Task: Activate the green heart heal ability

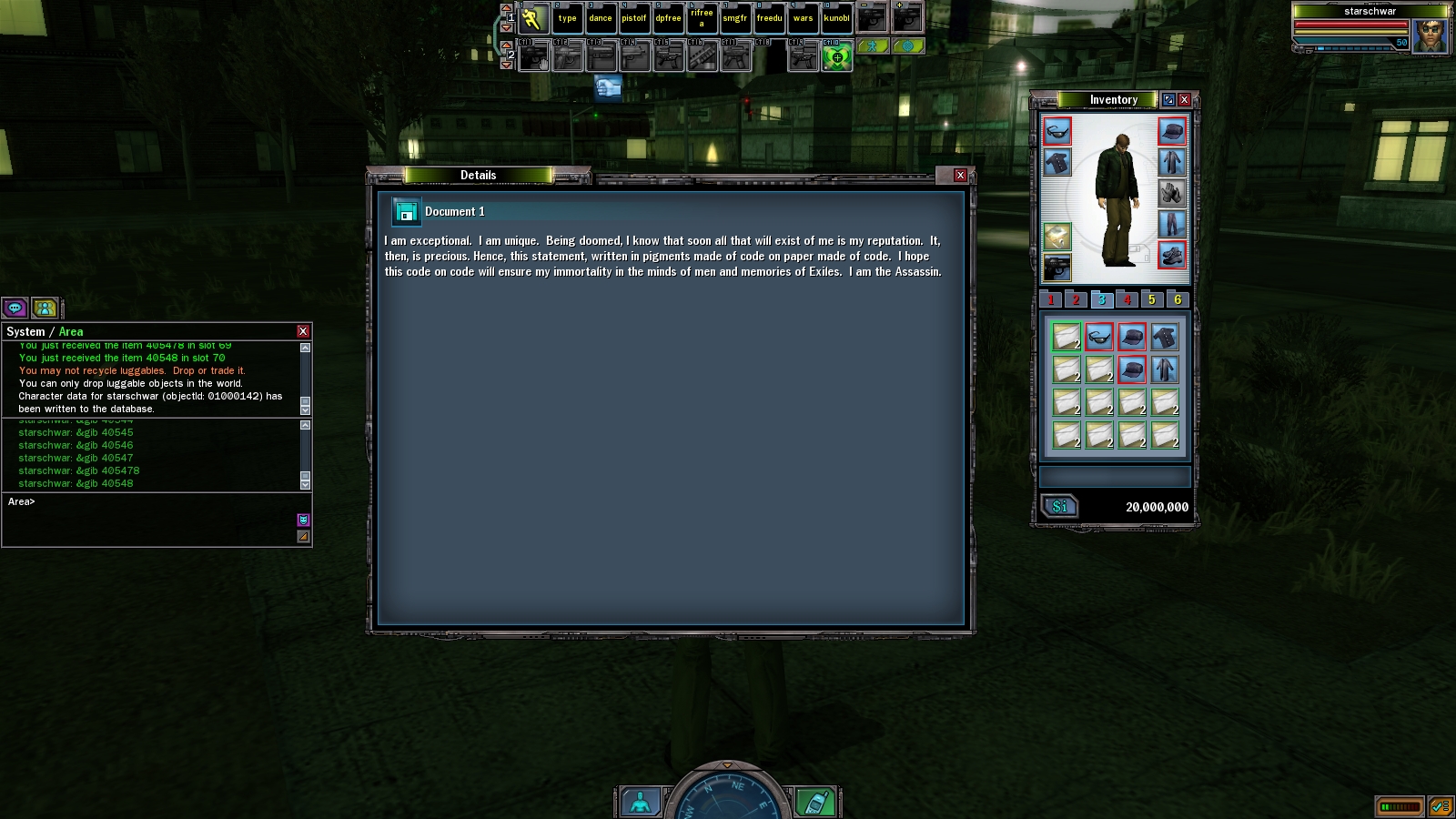Action: 836,57
